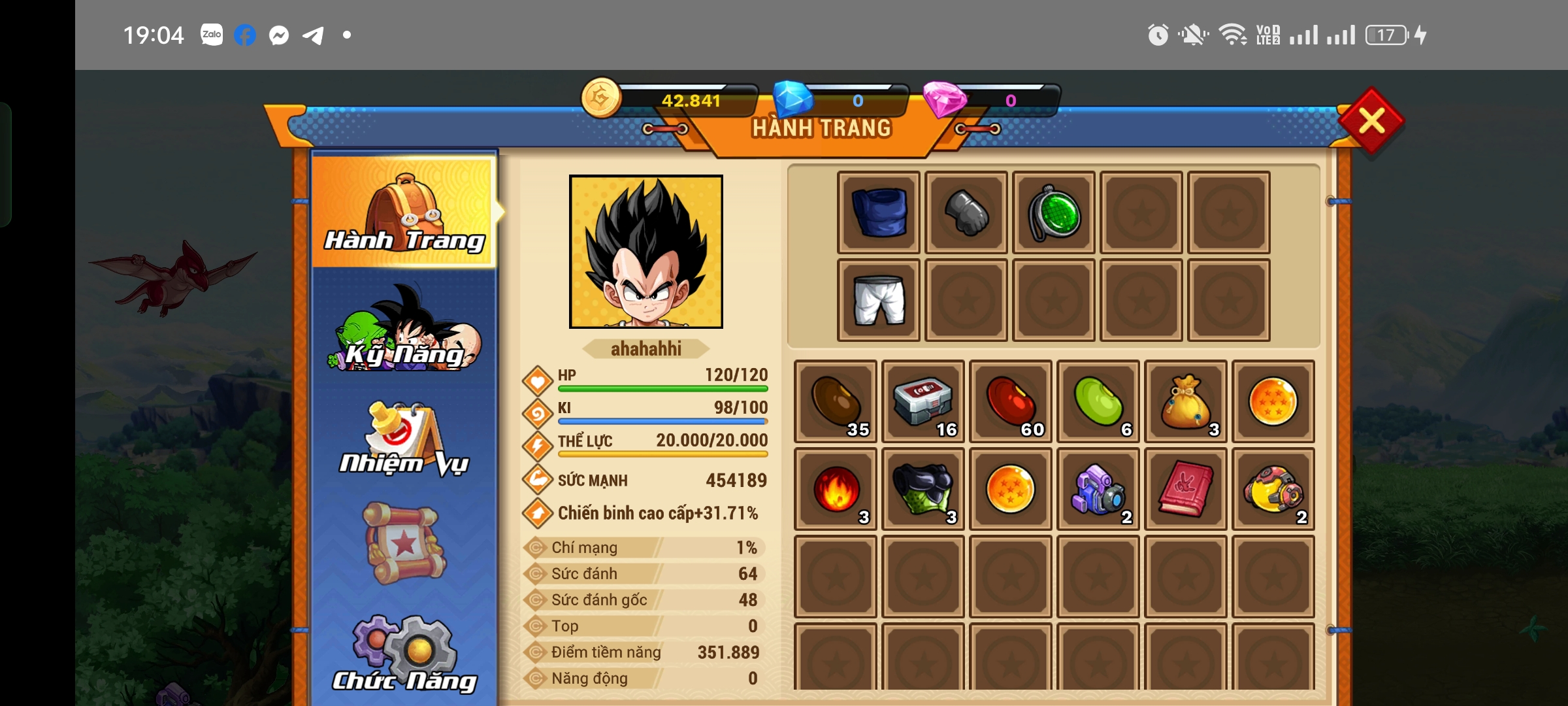
Task: Switch to the Kỹ Năng tab
Action: click(x=405, y=330)
